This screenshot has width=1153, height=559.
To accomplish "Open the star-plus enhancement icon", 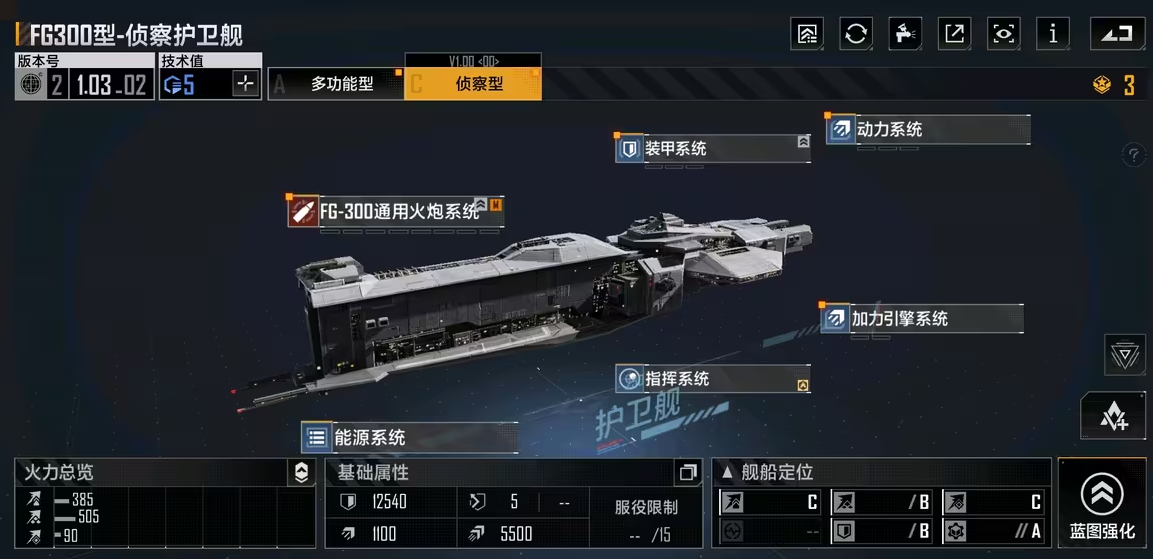I will click(x=1113, y=416).
